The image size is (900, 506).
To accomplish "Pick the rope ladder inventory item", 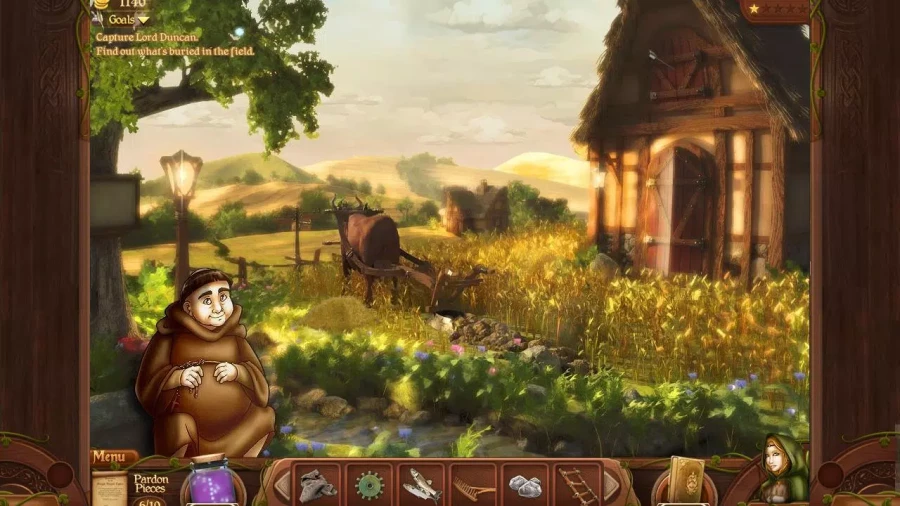I will tap(576, 486).
